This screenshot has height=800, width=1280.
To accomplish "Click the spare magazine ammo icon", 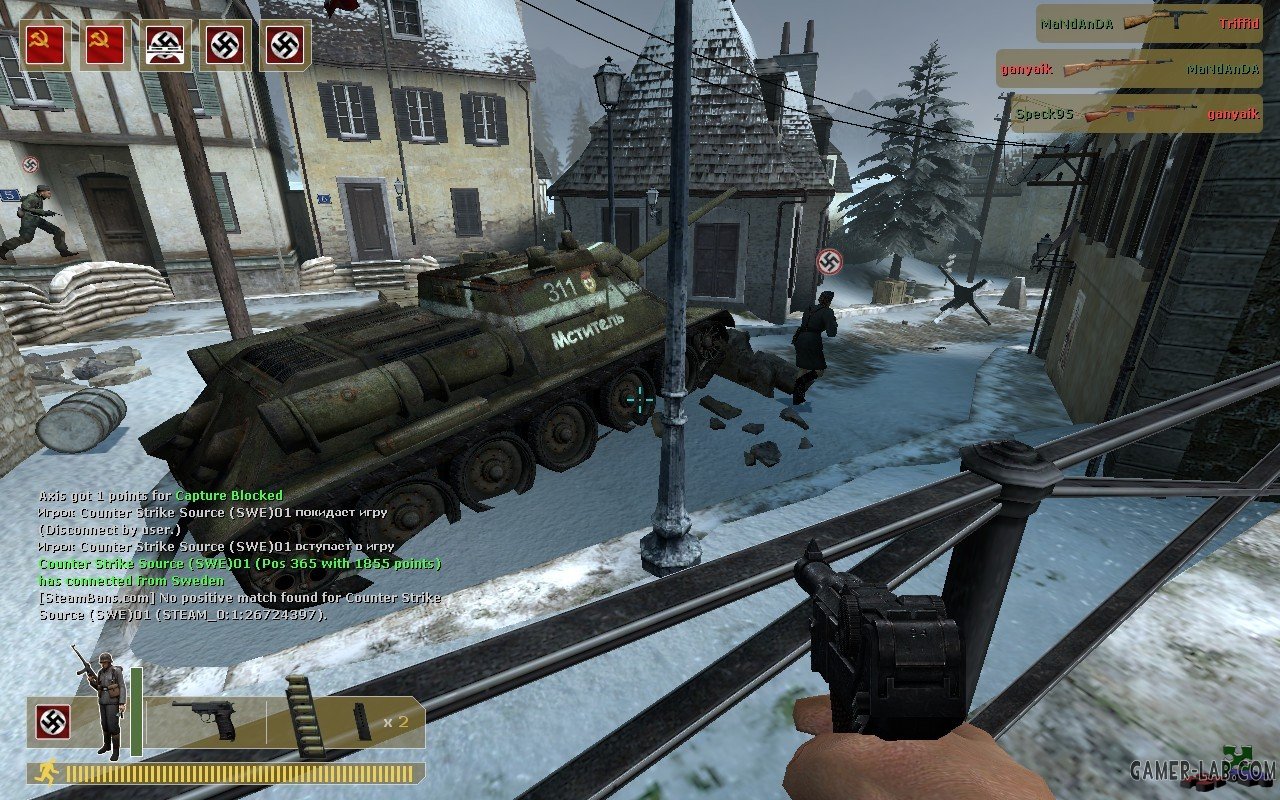I will 361,721.
